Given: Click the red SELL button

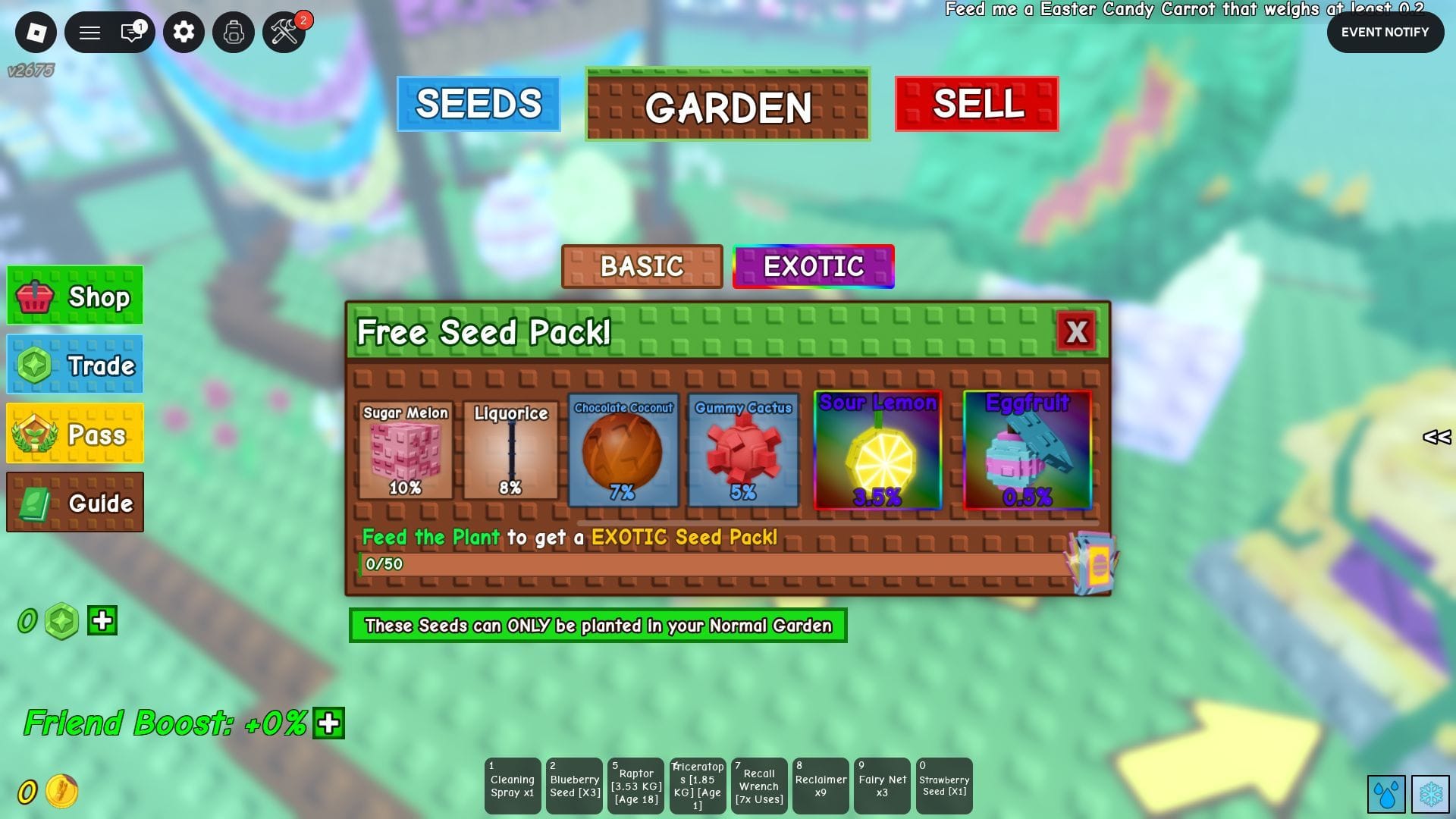Looking at the screenshot, I should pos(977,104).
